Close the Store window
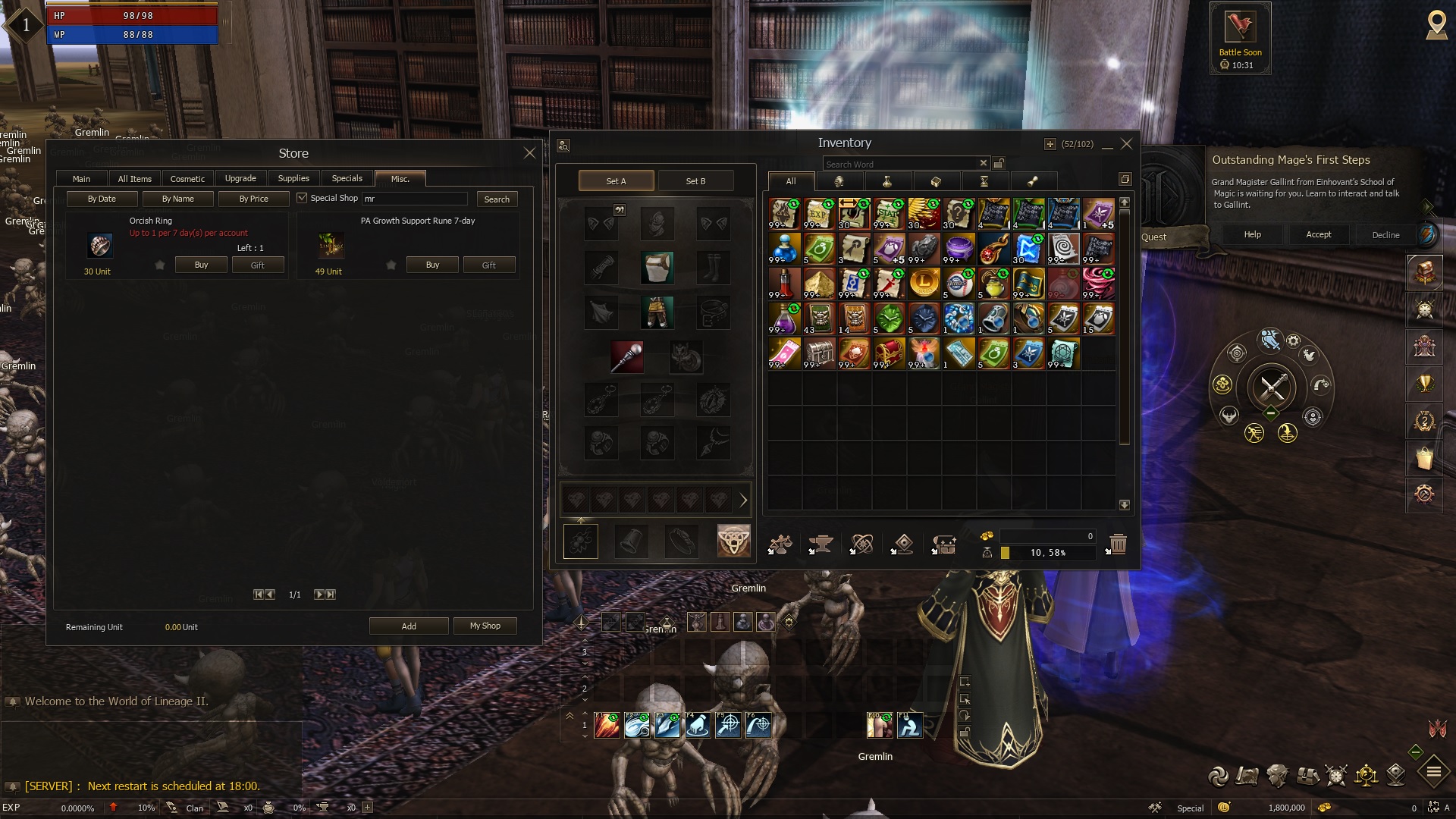Viewport: 1456px width, 819px height. coord(529,153)
